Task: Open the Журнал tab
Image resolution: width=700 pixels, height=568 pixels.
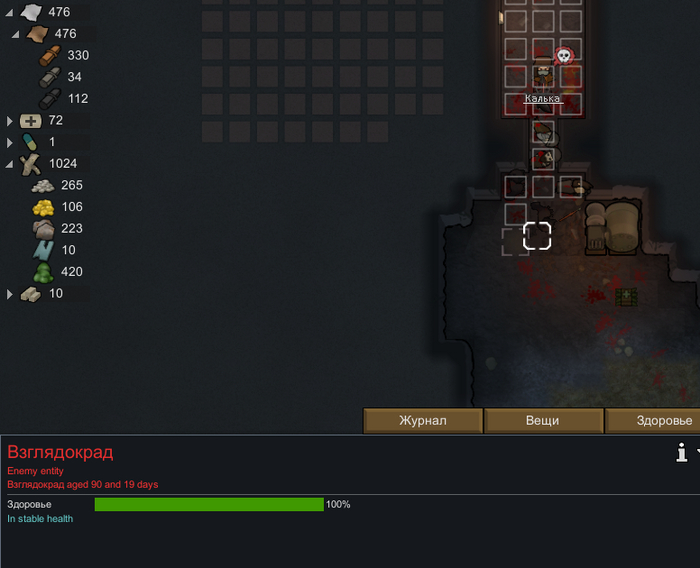Action: pyautogui.click(x=422, y=421)
